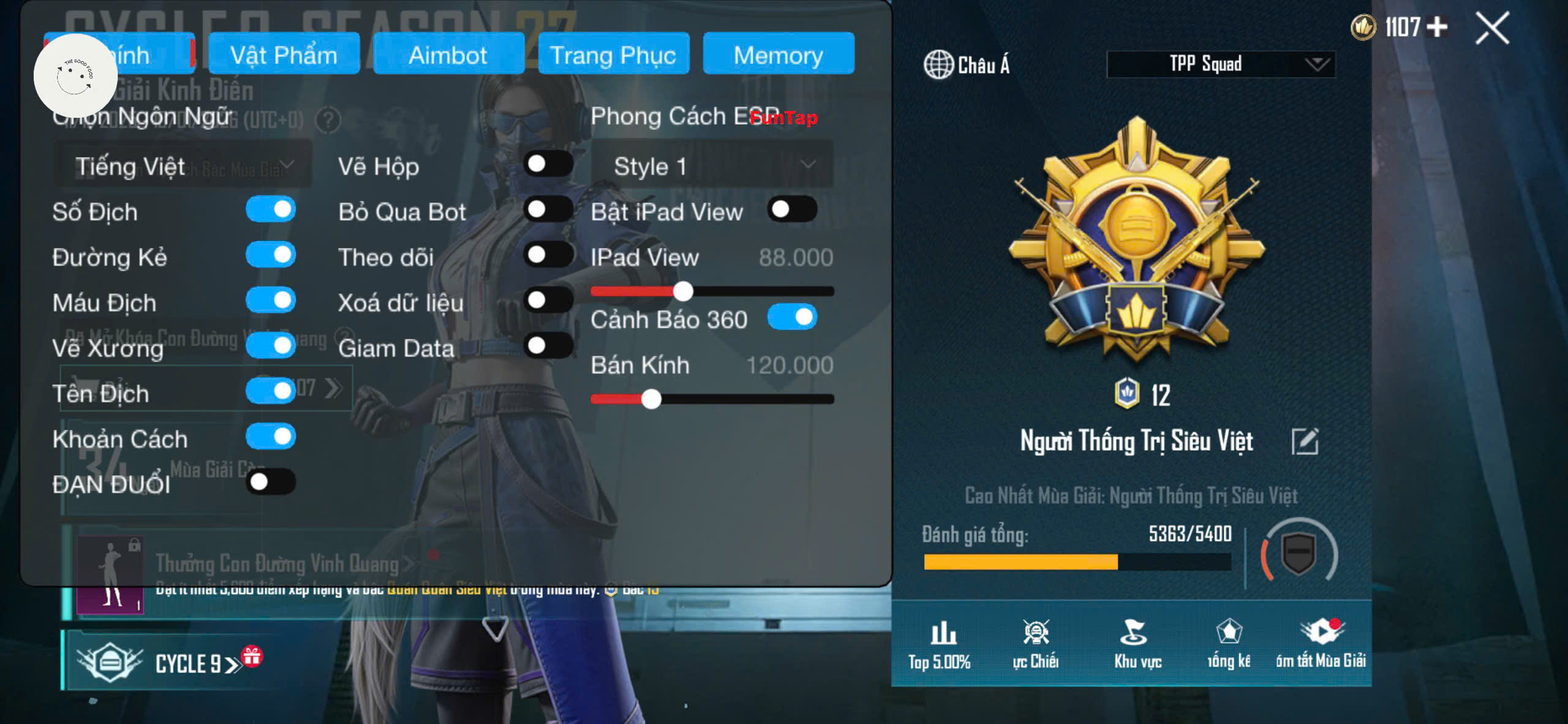Viewport: 1568px width, 724px height.
Task: Open the Aimbot tab
Action: 448,55
